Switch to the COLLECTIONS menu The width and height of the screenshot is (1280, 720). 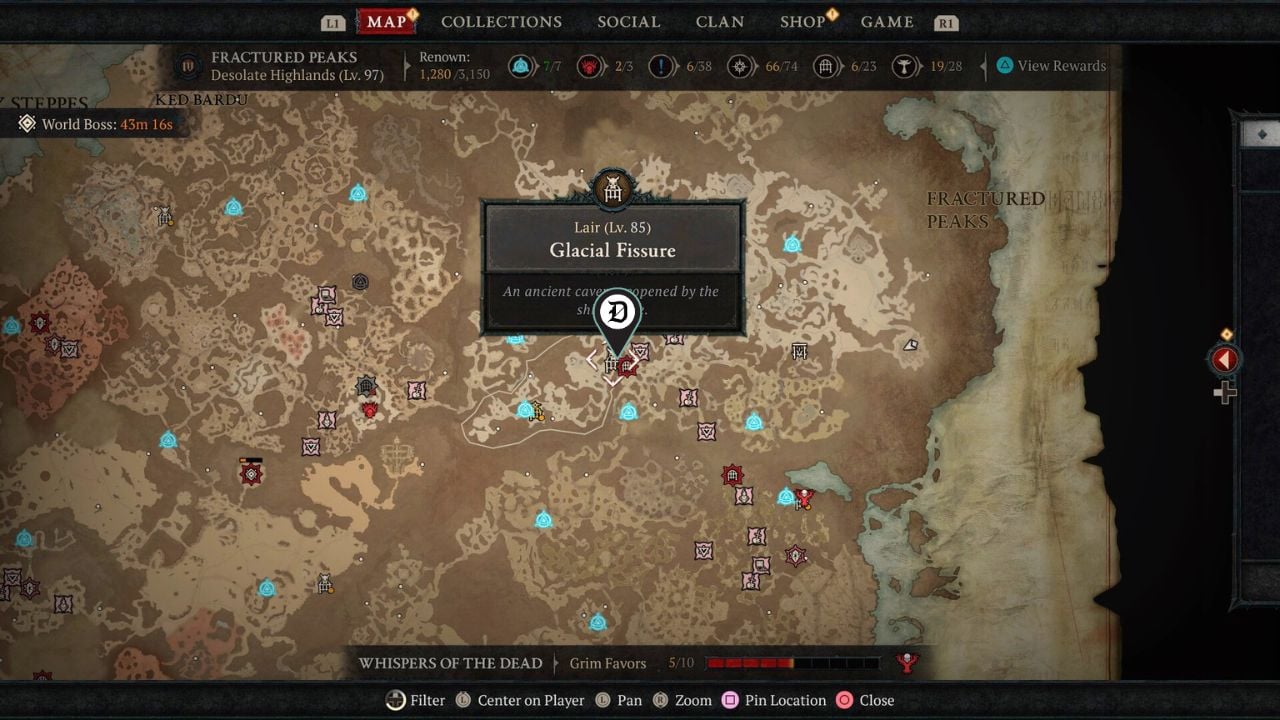tap(501, 21)
